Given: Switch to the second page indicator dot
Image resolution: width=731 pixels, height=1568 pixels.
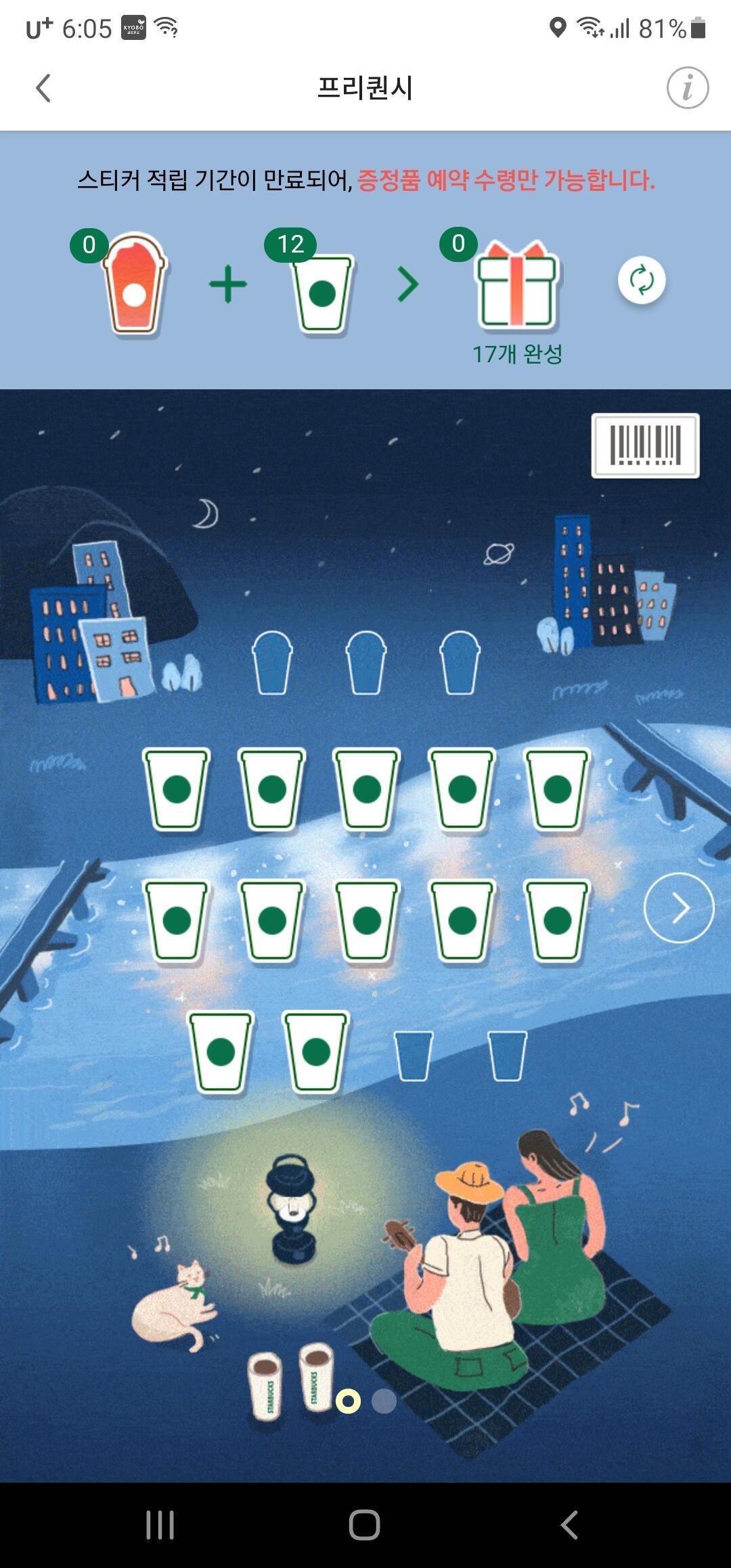Looking at the screenshot, I should point(384,1401).
